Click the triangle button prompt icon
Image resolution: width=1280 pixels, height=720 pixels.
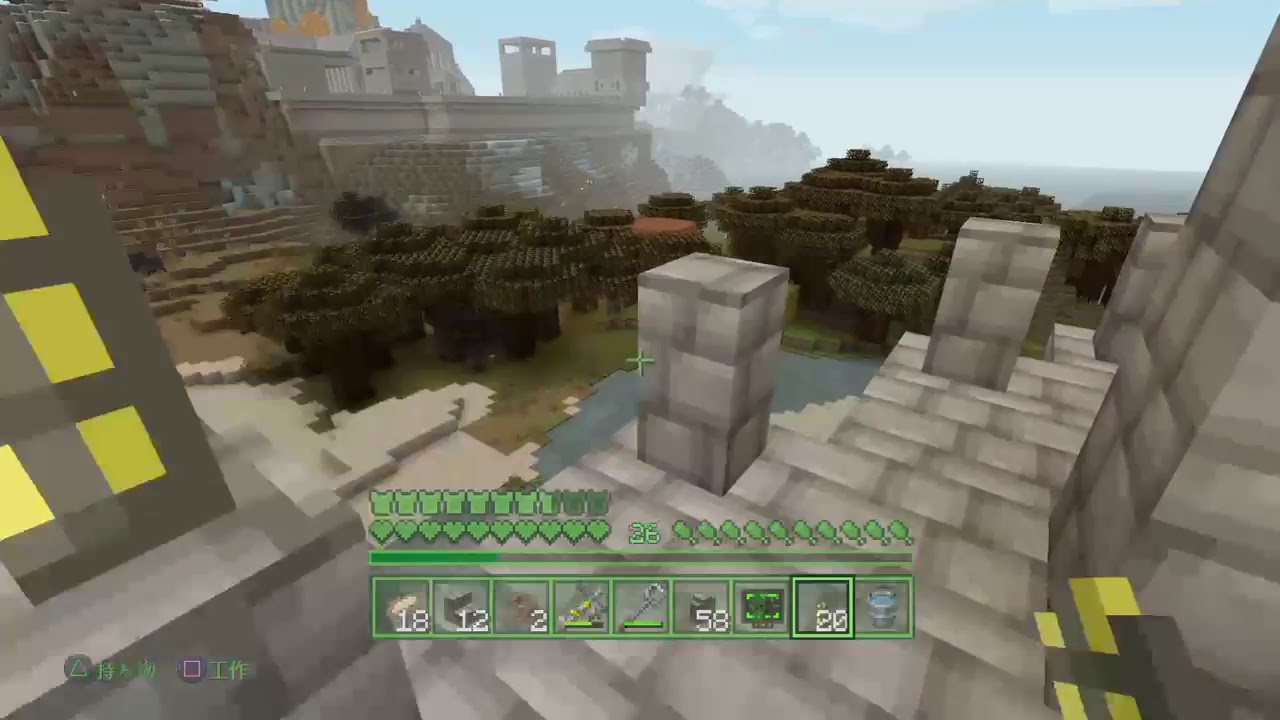[x=77, y=670]
